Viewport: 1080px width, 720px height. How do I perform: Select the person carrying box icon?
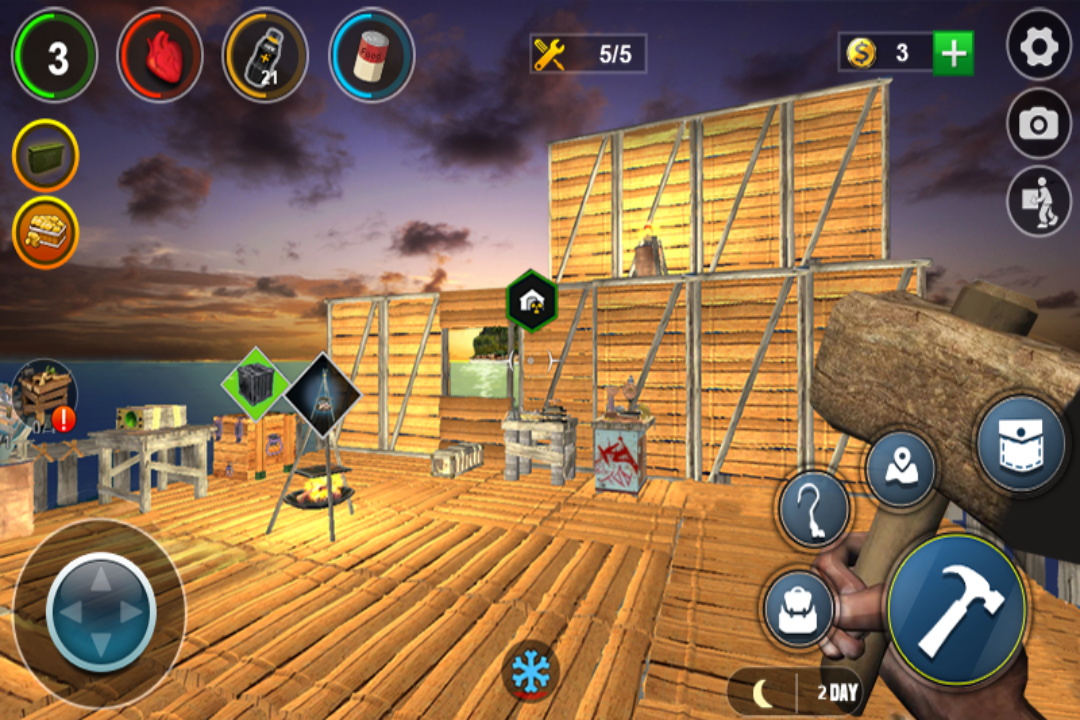(1039, 202)
